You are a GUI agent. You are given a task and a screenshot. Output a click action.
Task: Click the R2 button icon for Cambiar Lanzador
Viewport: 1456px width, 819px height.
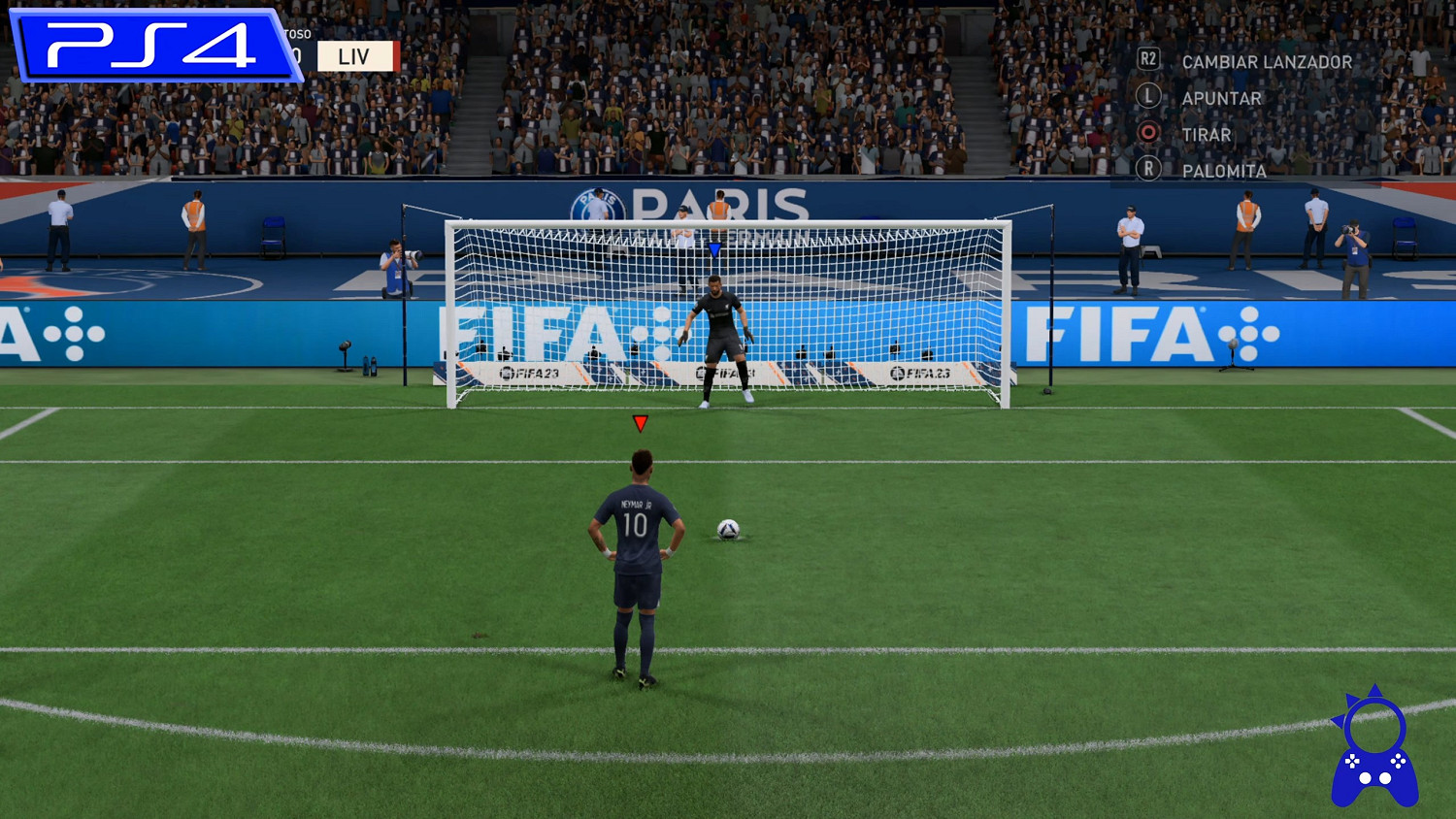[x=1150, y=60]
